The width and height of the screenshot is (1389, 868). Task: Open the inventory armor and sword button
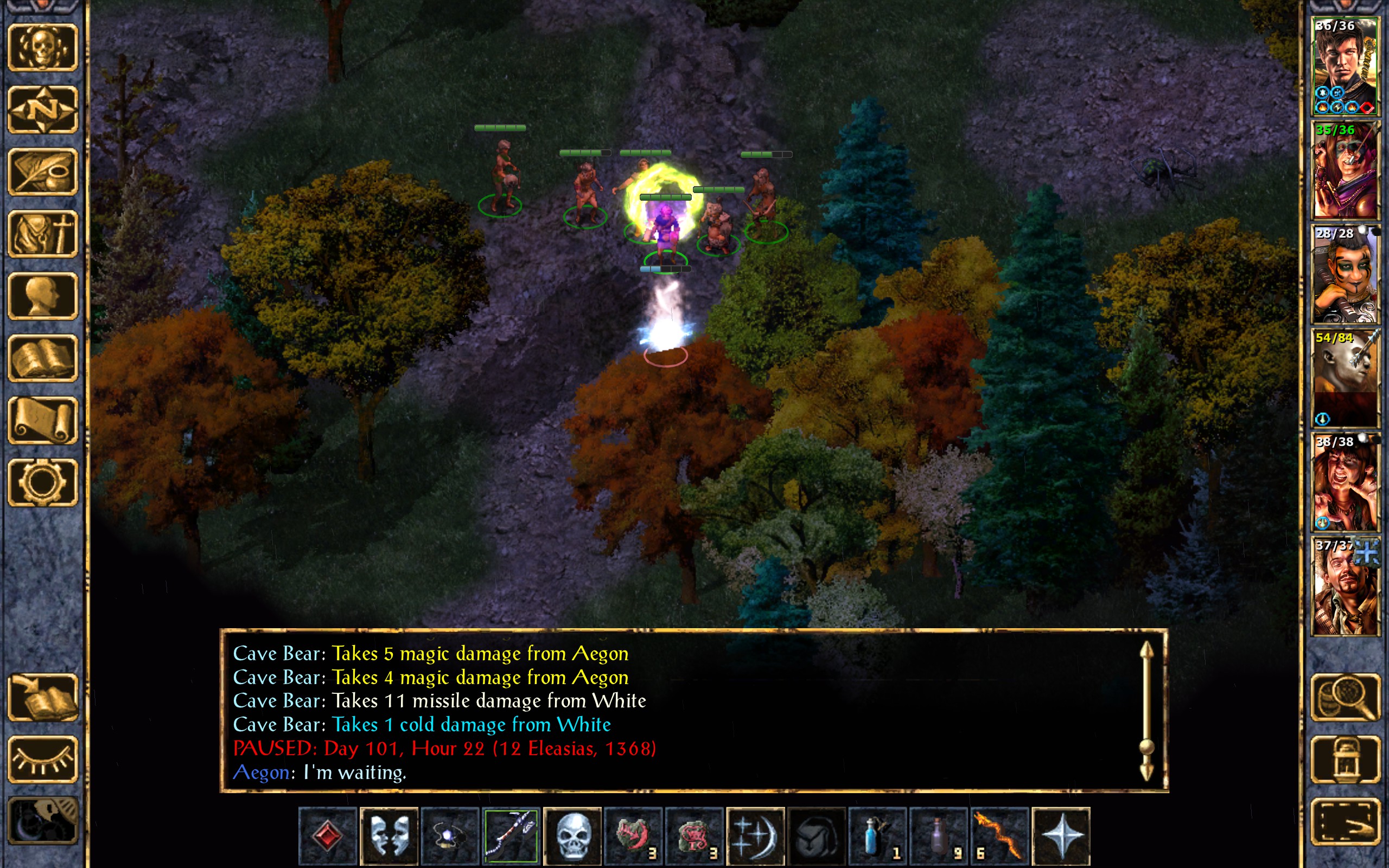coord(42,234)
